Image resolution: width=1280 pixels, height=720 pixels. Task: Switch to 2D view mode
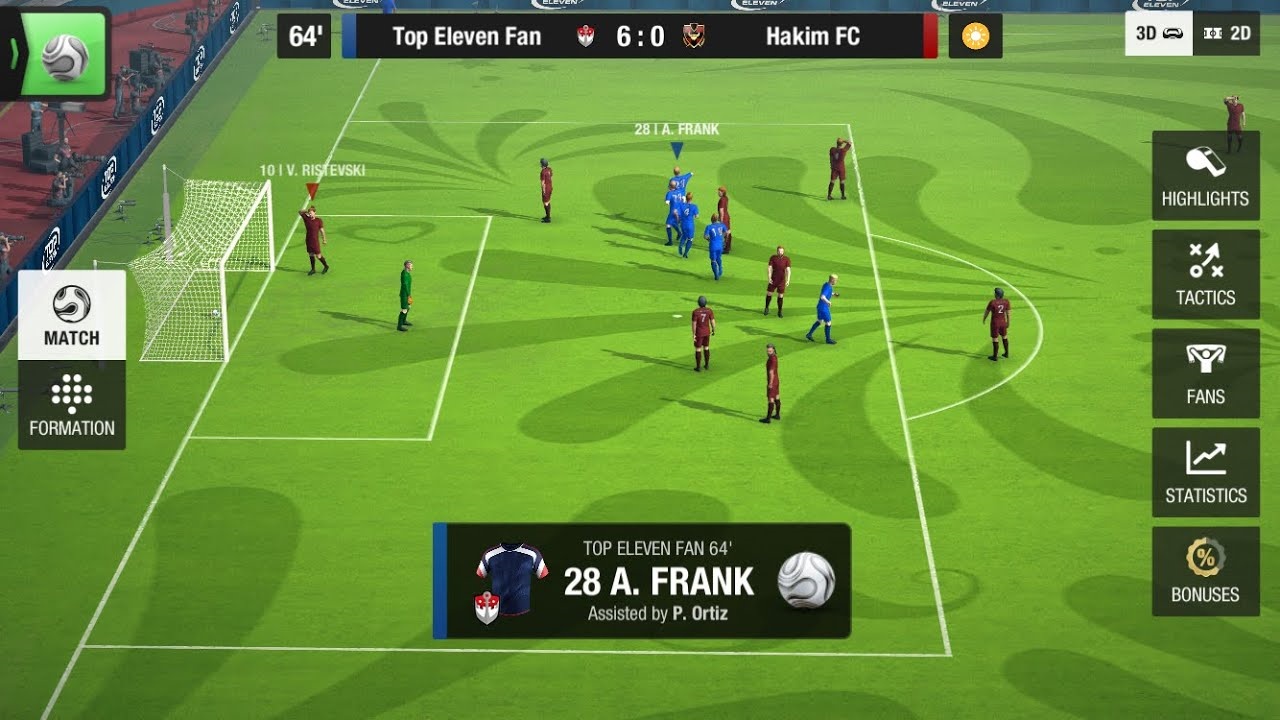click(x=1227, y=34)
